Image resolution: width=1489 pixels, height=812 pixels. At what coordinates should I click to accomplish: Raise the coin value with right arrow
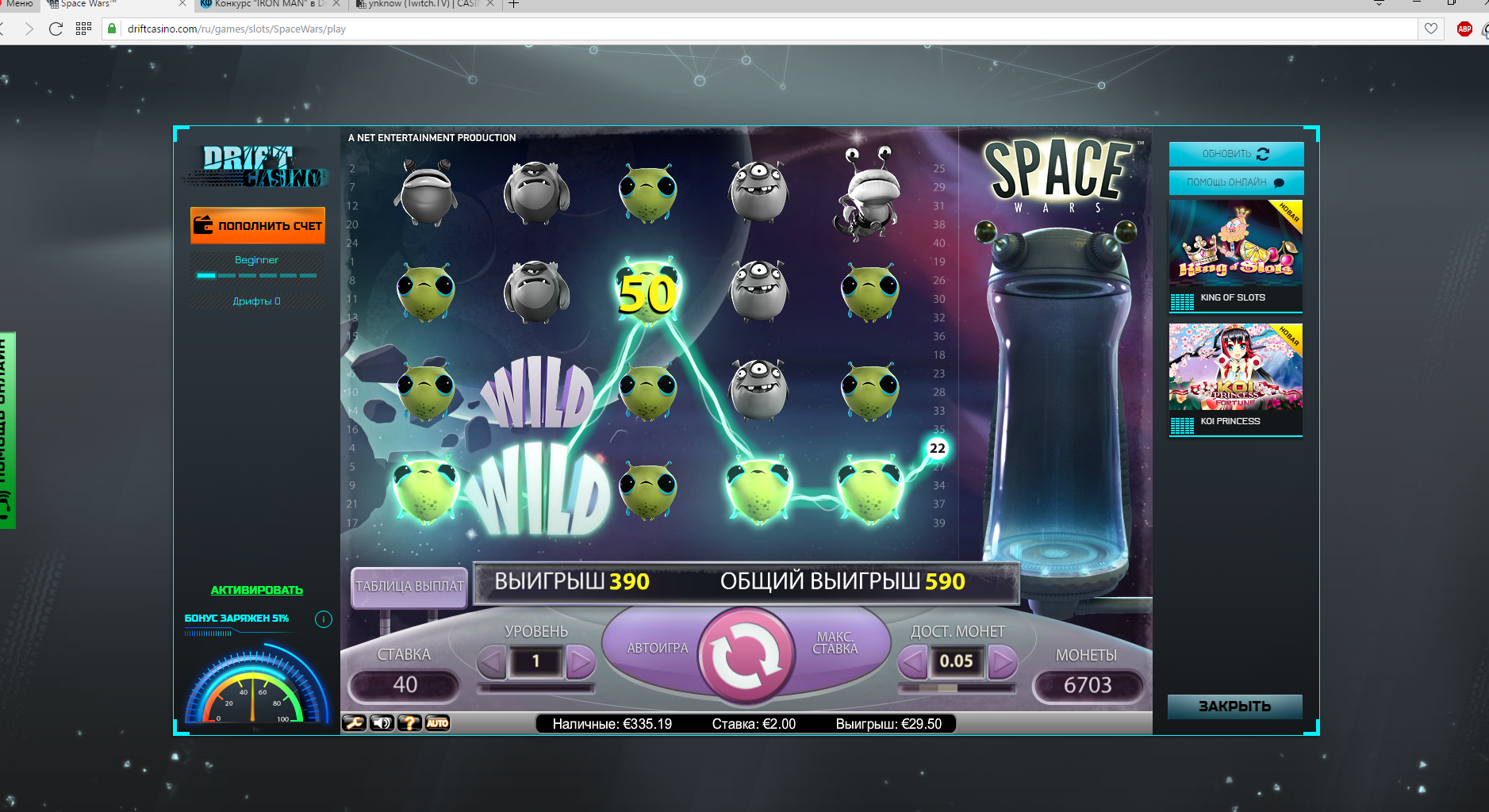(x=1002, y=661)
